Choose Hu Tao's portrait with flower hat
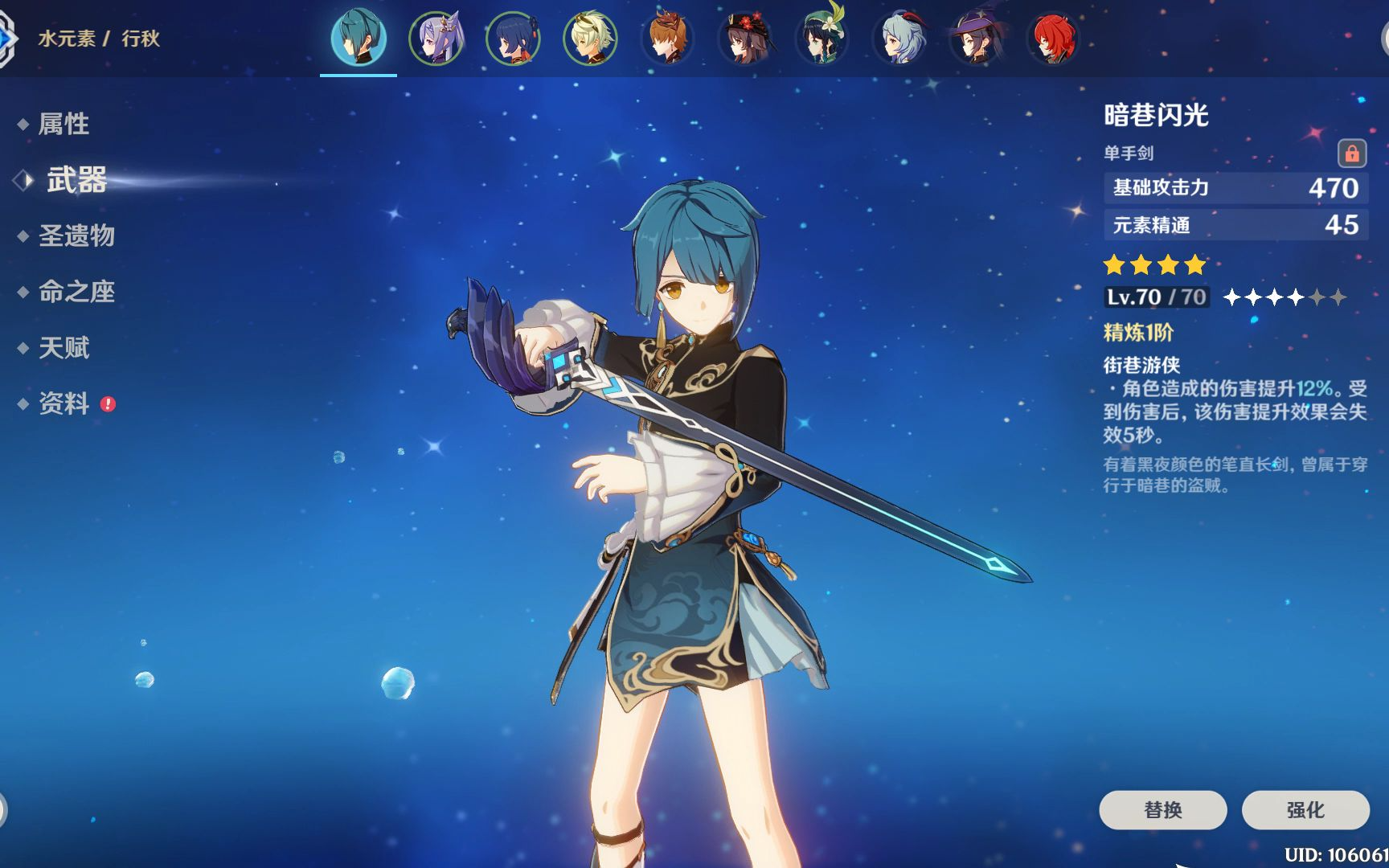1389x868 pixels. point(744,38)
